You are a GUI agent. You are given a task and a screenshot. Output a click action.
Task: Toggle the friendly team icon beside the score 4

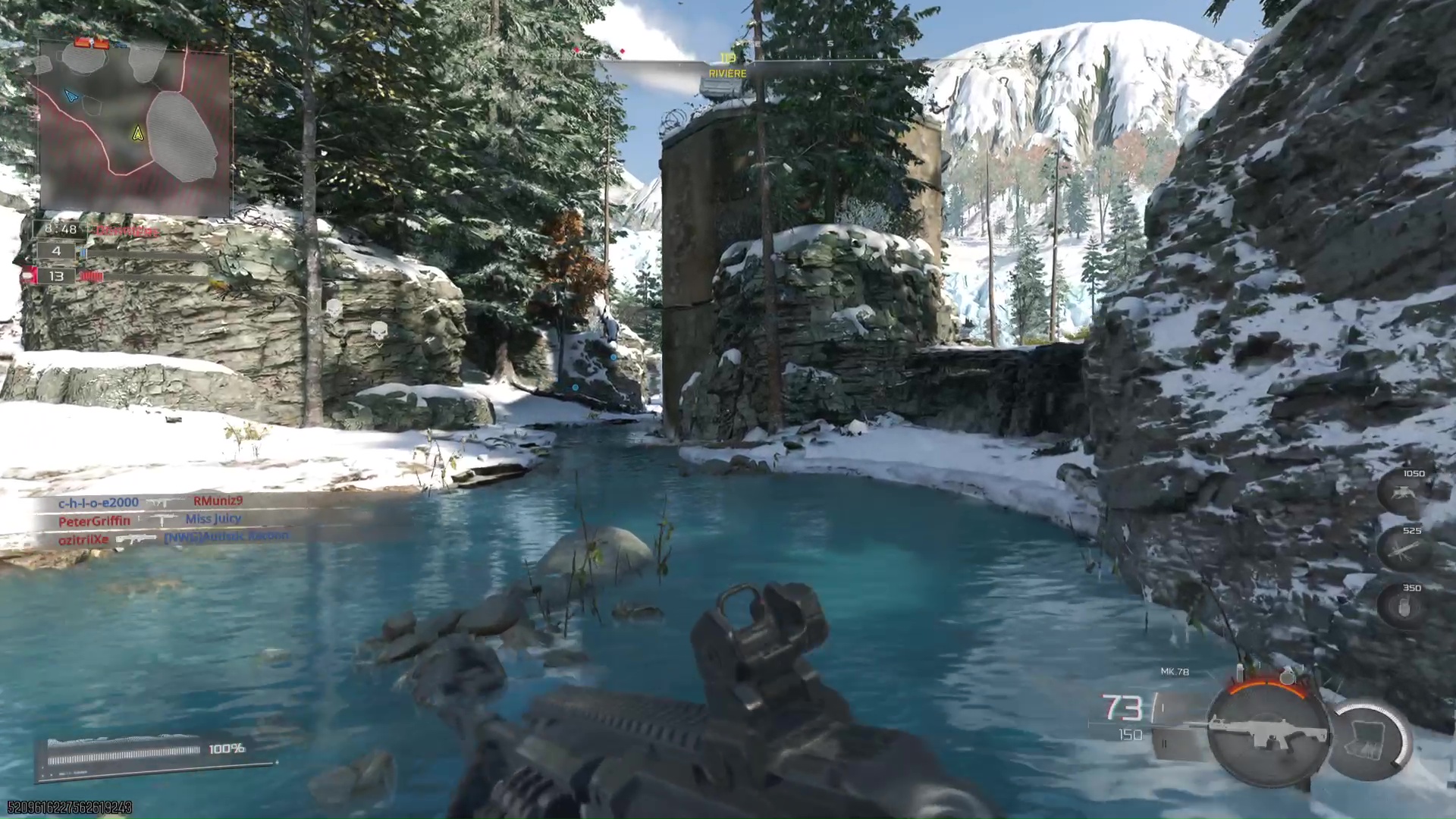(83, 251)
